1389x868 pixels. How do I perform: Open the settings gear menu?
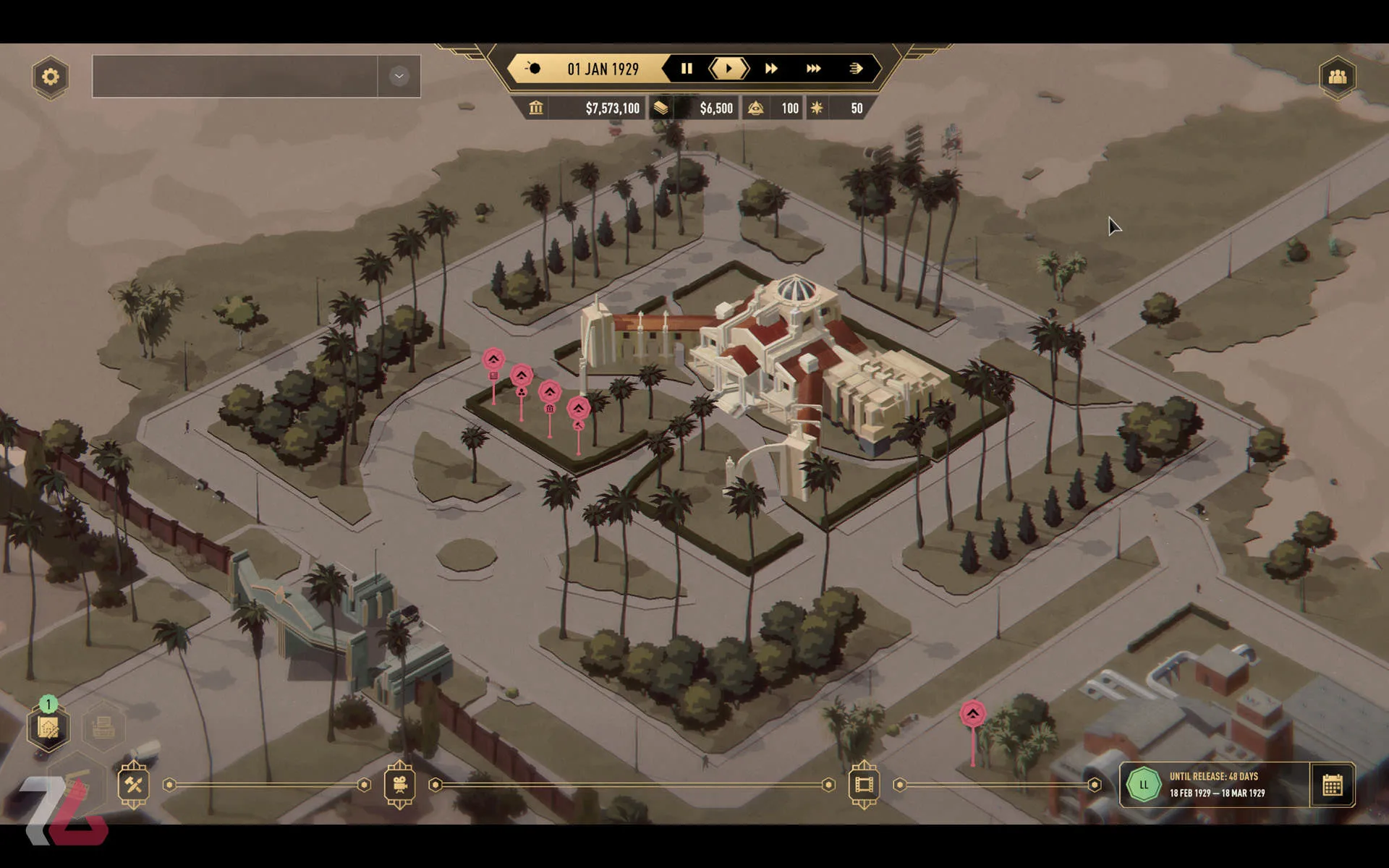[50, 77]
